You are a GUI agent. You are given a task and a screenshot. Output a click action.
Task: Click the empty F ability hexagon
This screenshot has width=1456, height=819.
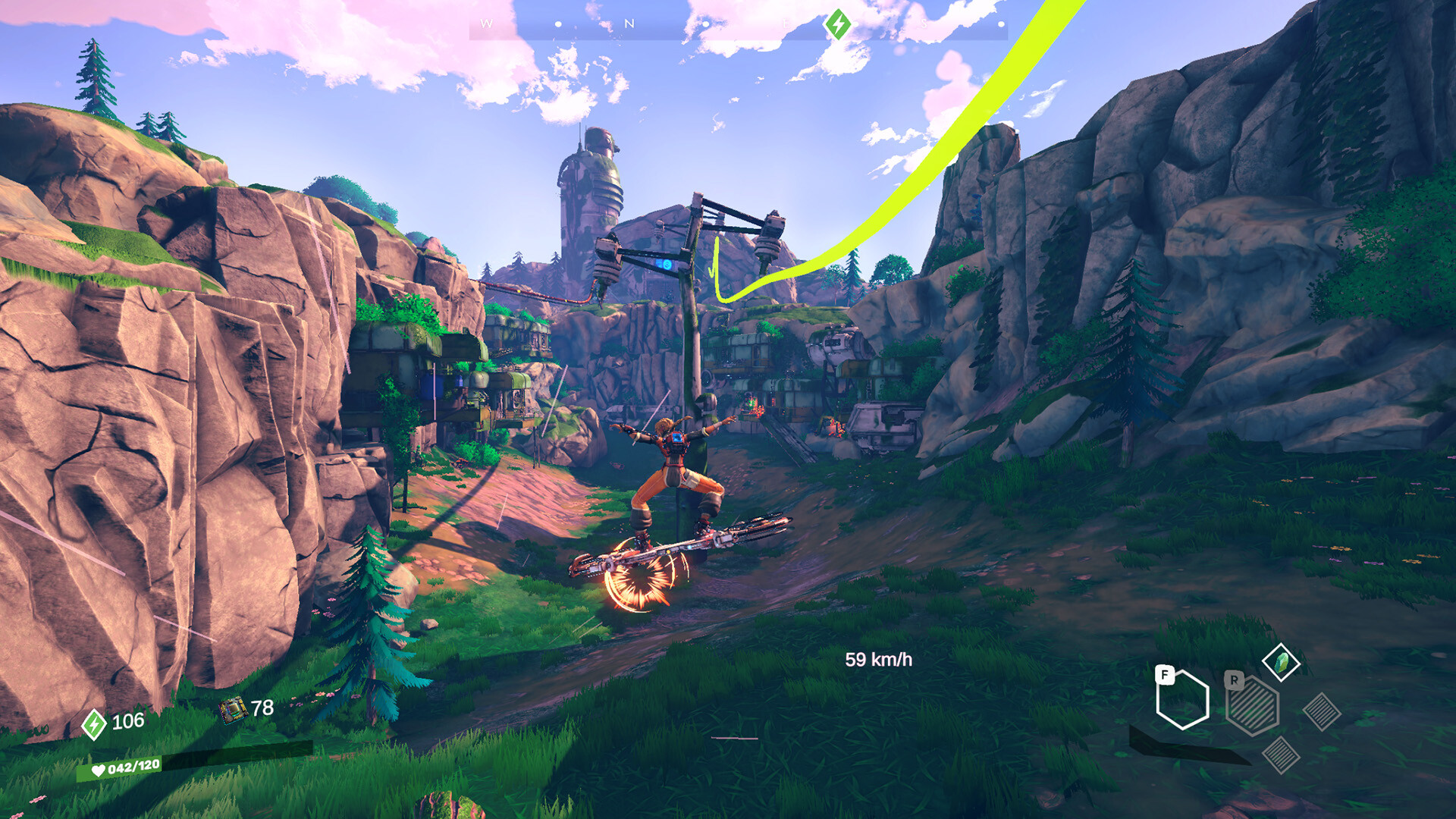point(1185,701)
